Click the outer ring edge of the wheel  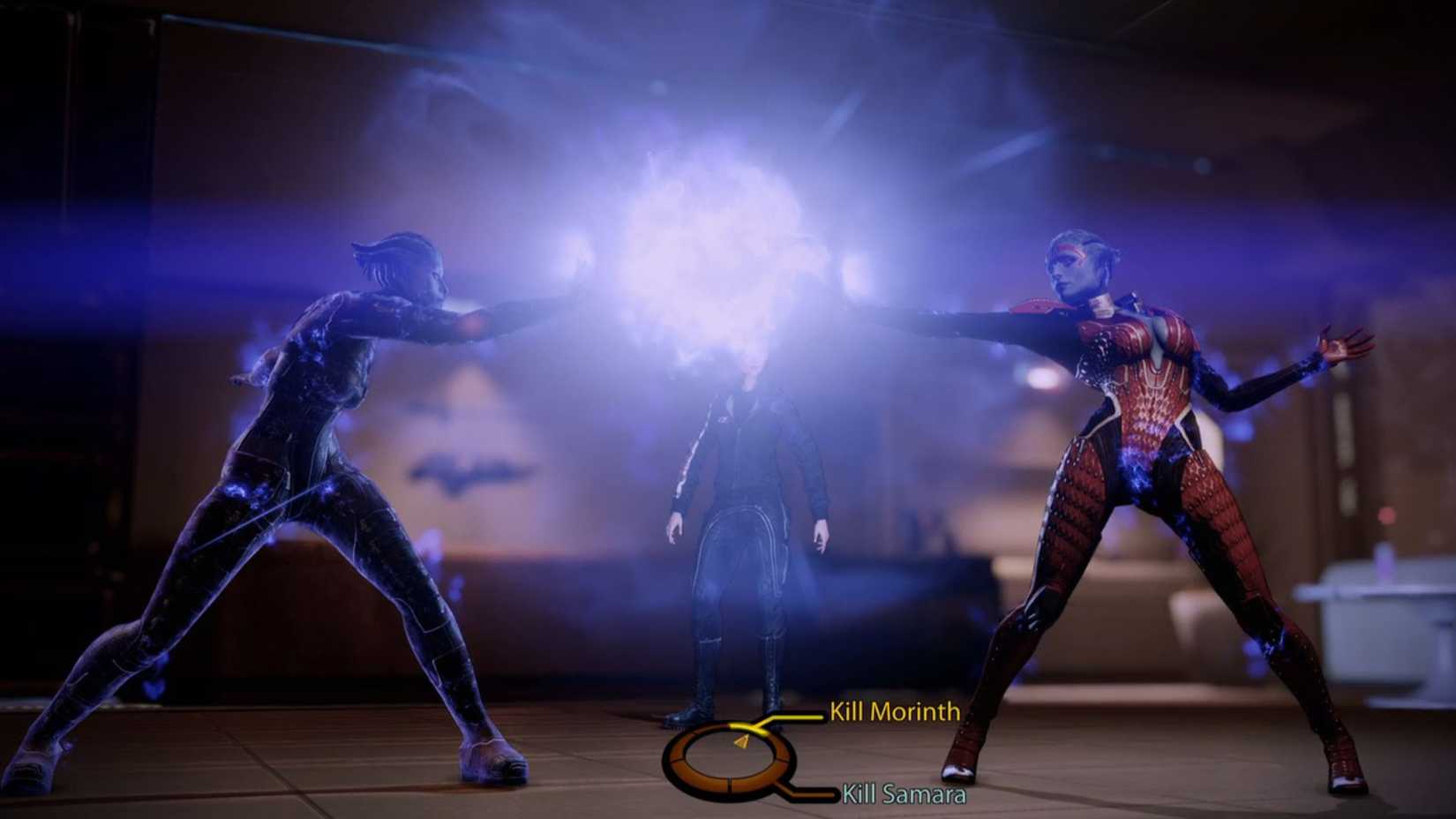tap(666, 760)
